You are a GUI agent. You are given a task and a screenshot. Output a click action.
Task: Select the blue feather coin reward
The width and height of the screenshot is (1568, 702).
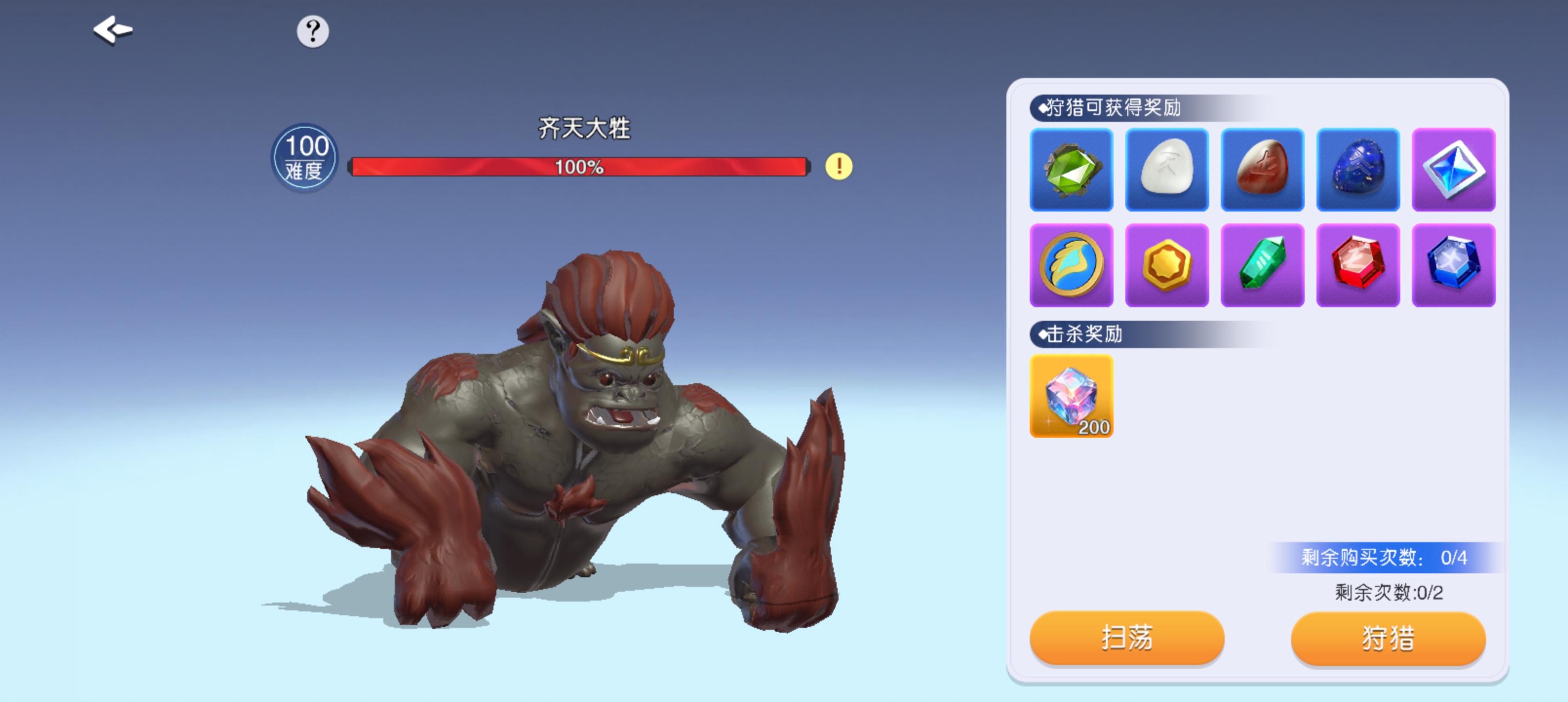coord(1072,266)
